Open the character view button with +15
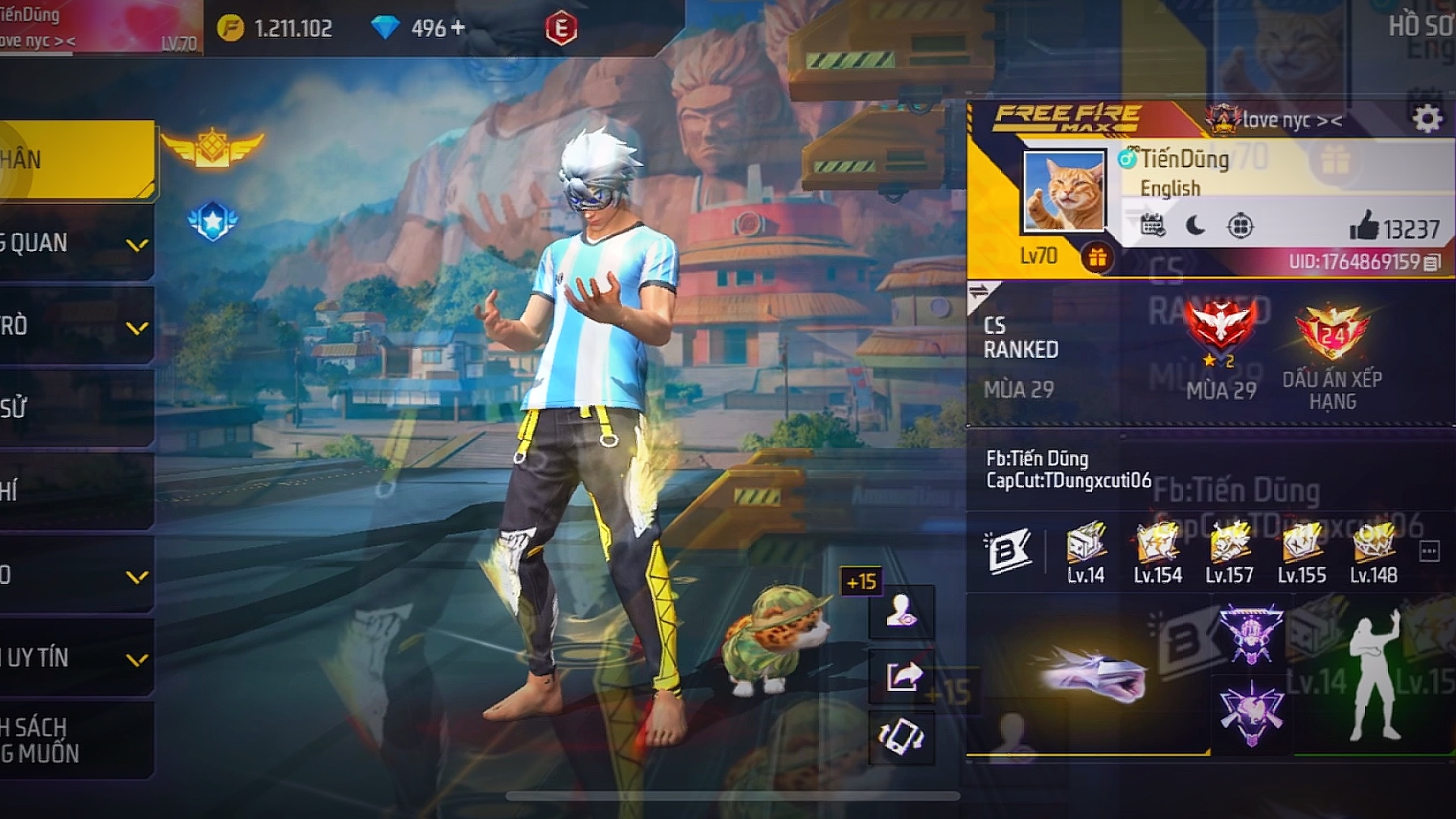Image resolution: width=1456 pixels, height=819 pixels. [x=902, y=611]
